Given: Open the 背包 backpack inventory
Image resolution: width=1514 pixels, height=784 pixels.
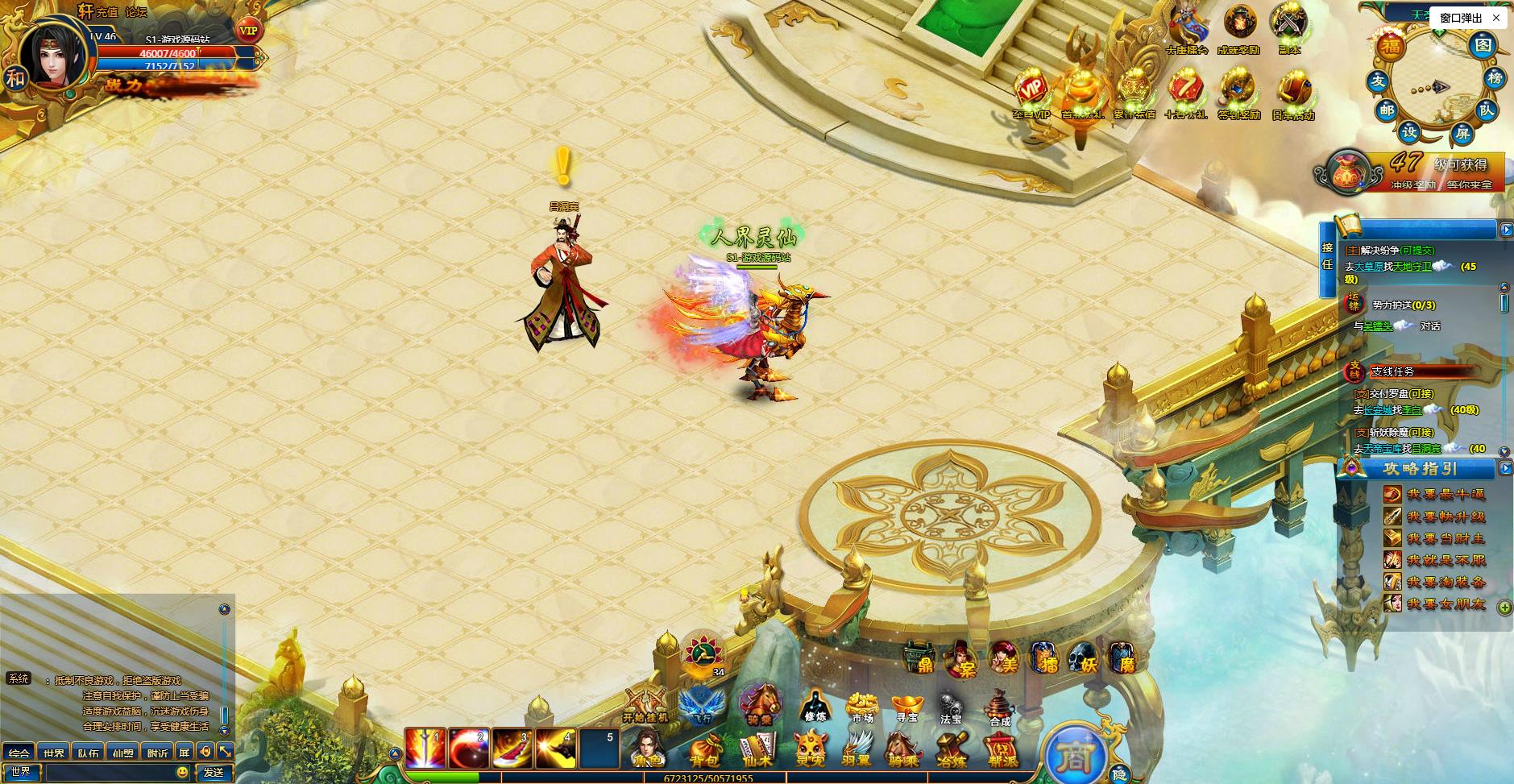Looking at the screenshot, I should pos(703,749).
